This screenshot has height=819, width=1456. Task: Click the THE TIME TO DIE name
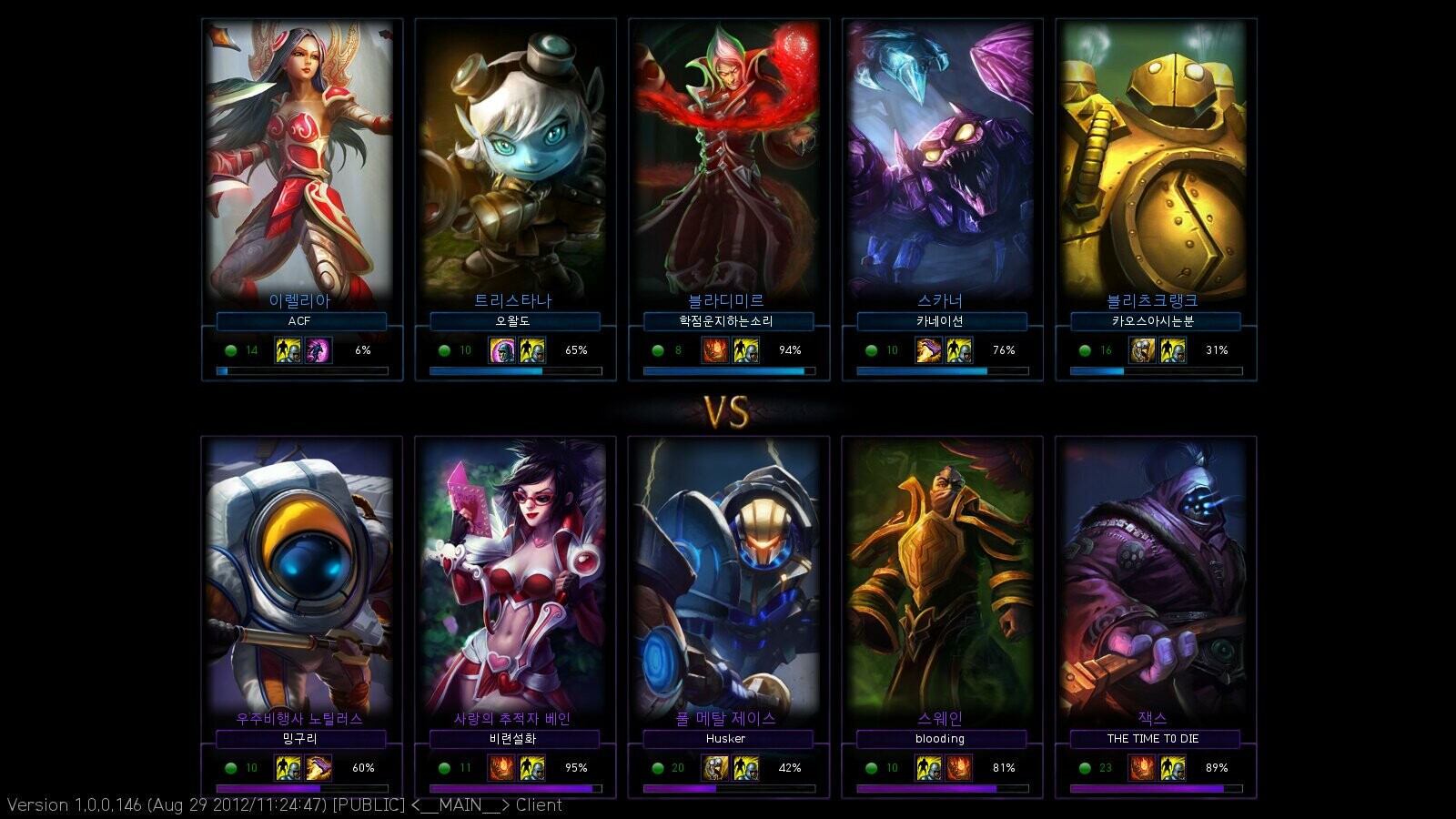coord(1153,739)
